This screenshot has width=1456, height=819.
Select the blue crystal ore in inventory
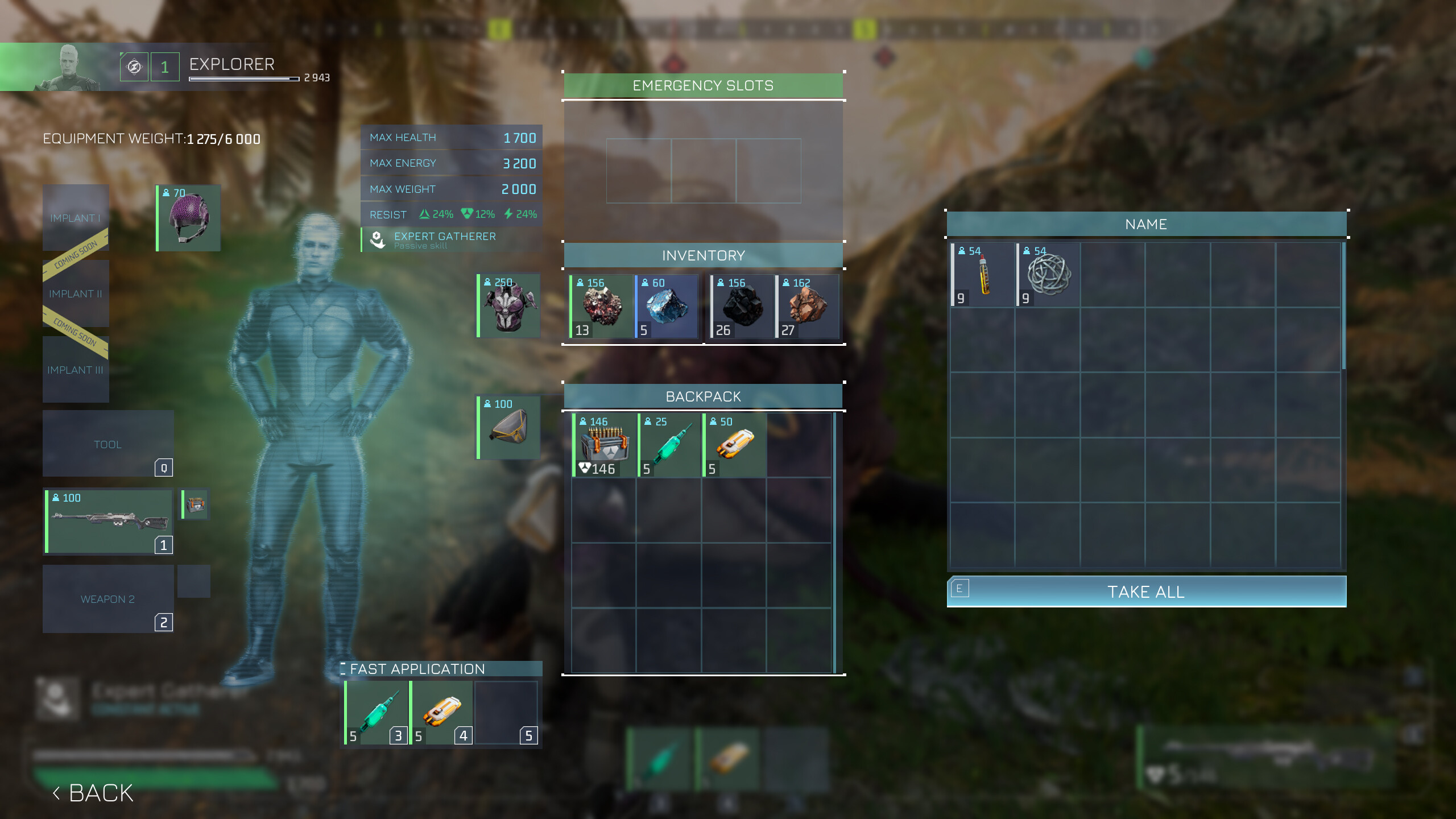tap(668, 307)
